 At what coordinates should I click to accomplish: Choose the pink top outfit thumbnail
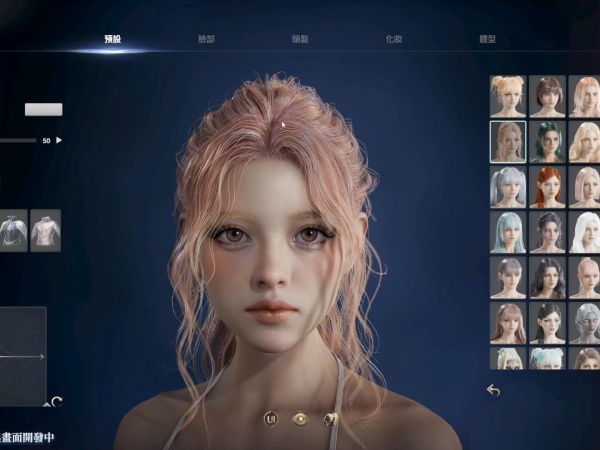click(x=45, y=230)
